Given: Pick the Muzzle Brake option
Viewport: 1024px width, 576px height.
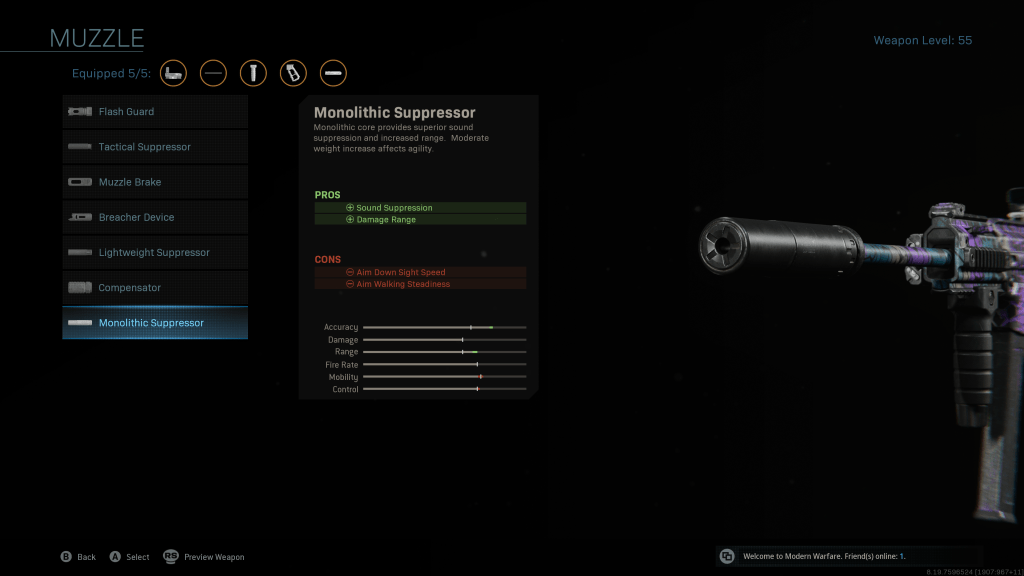Looking at the screenshot, I should (x=155, y=182).
